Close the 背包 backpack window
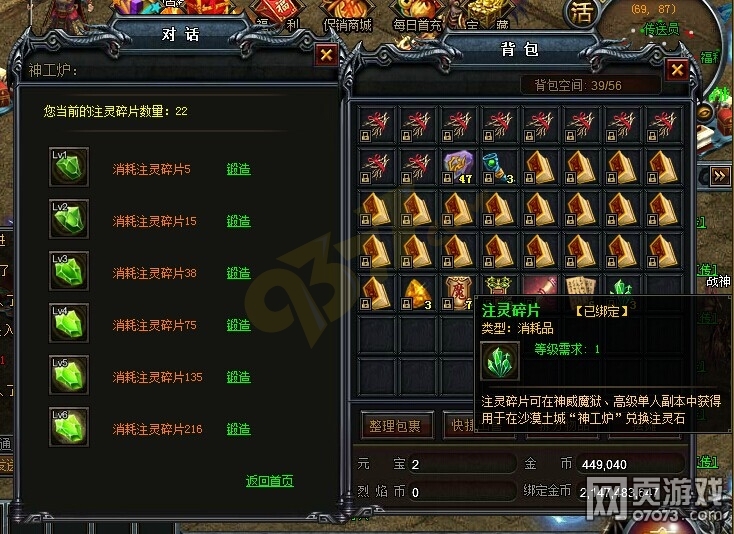Screen dimensions: 734x534 677,70
